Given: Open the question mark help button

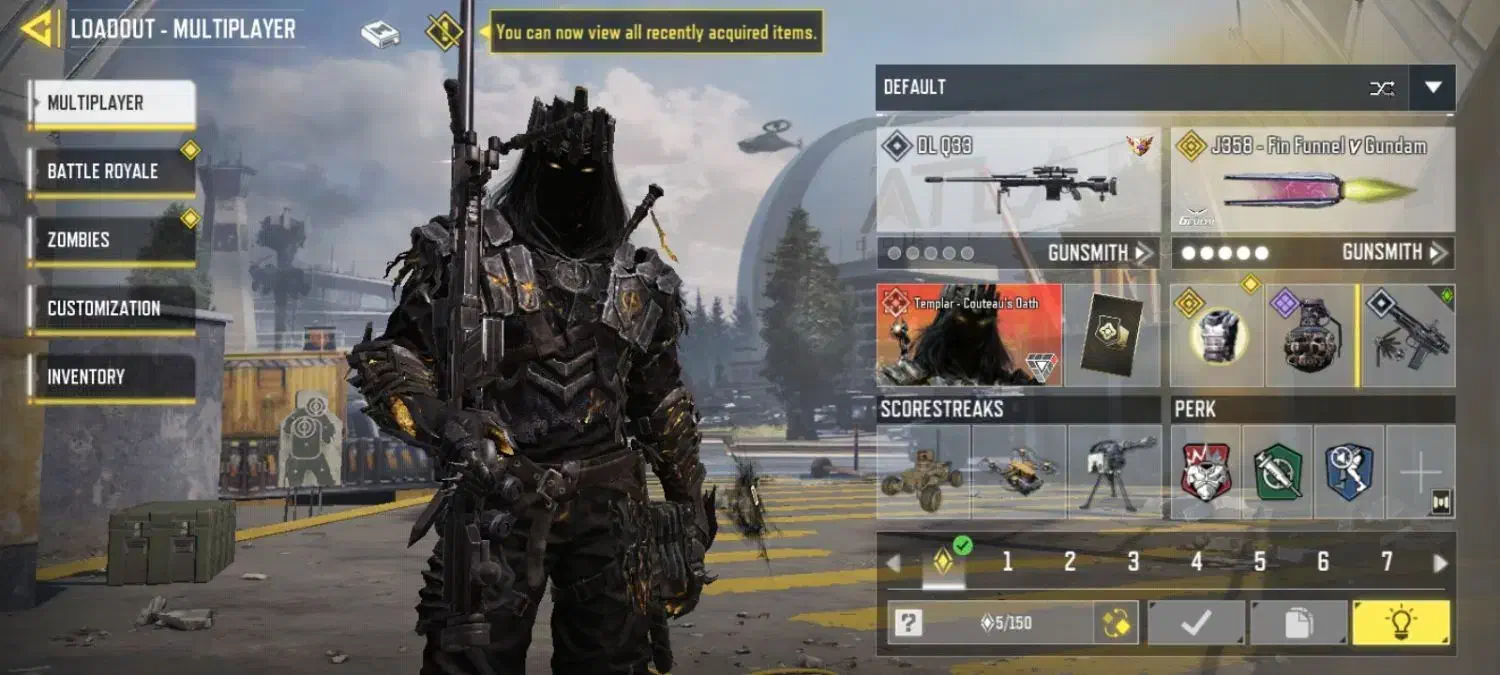Looking at the screenshot, I should (908, 623).
